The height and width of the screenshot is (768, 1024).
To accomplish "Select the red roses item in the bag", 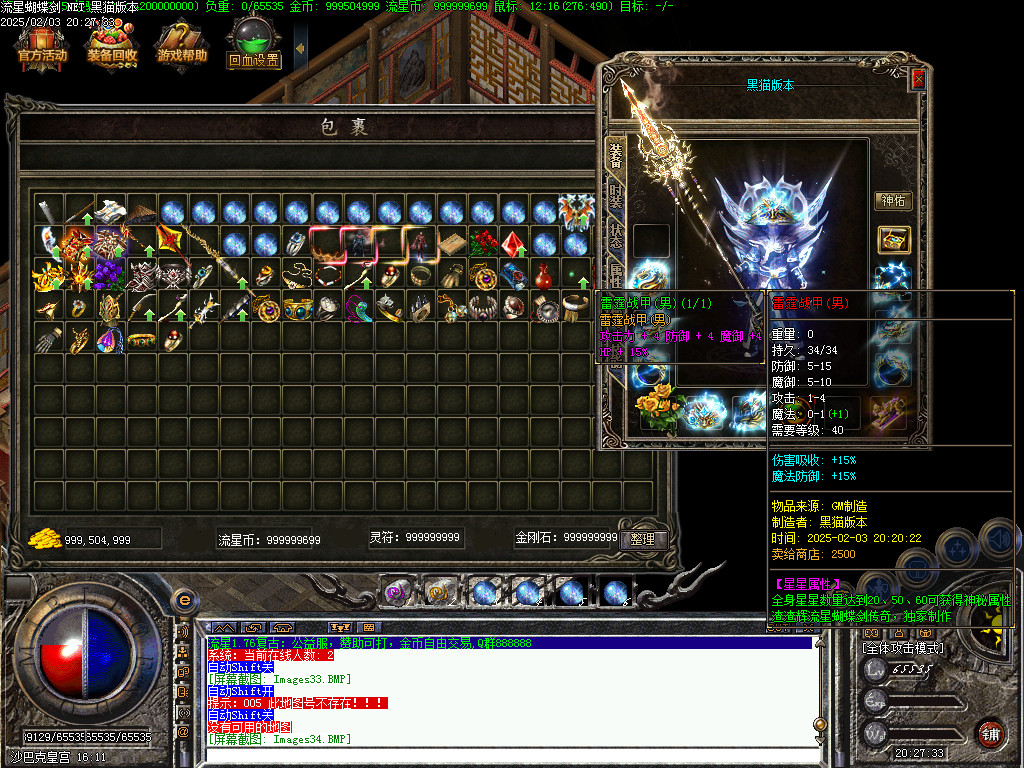I will coord(483,243).
